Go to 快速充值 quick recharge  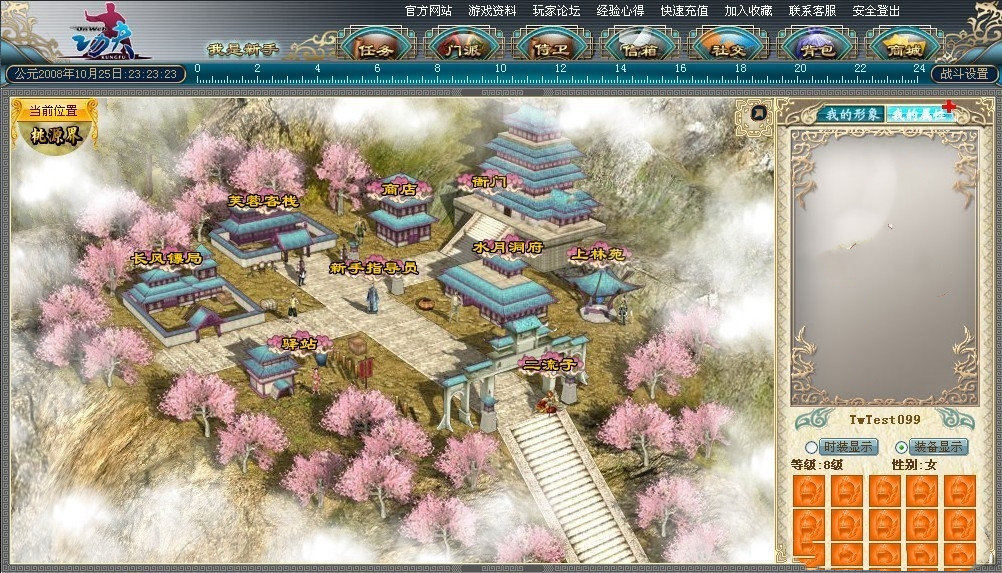click(x=684, y=11)
